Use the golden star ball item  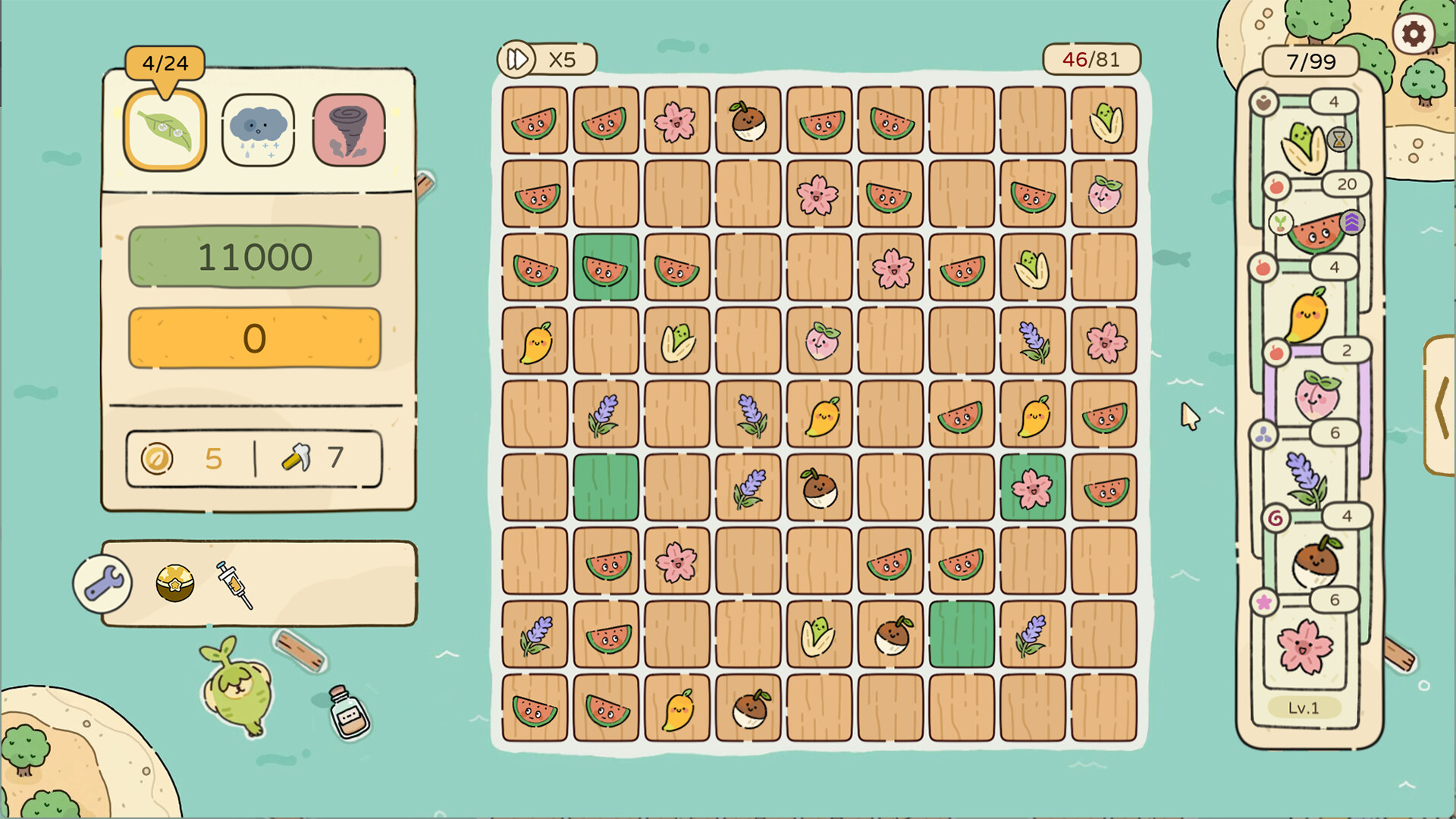tap(174, 583)
